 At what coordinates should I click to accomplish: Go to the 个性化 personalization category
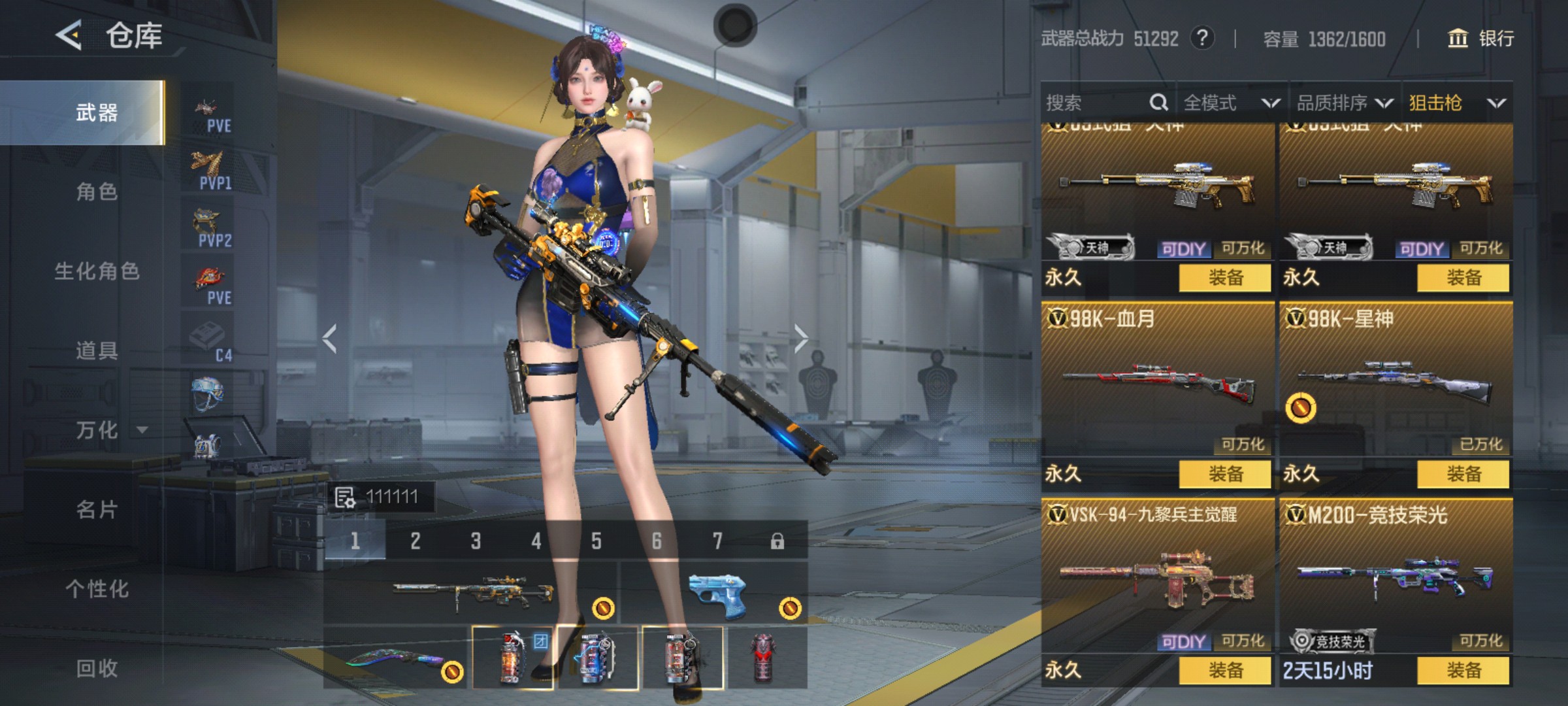[x=96, y=588]
